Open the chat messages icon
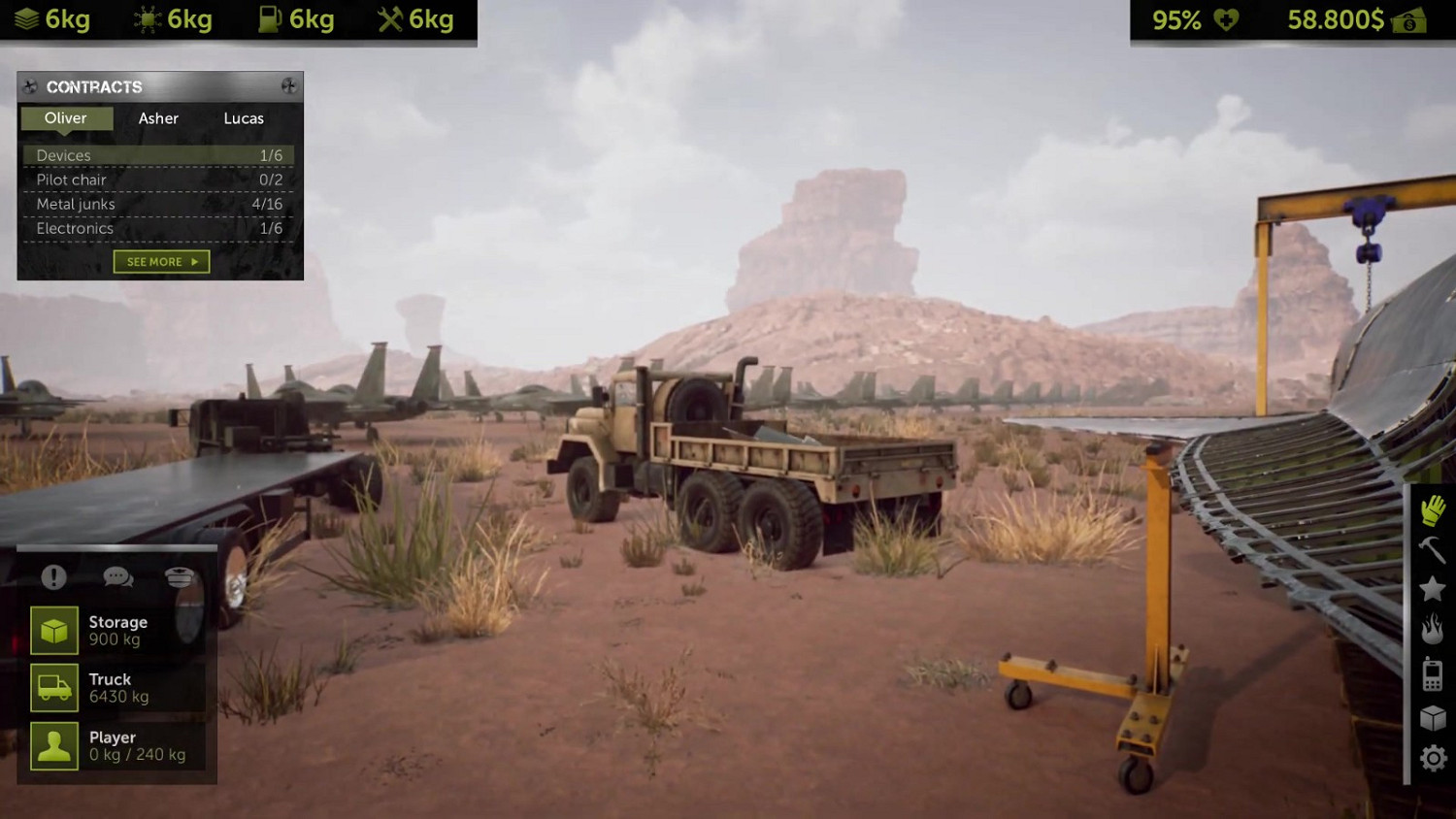Screen dimensions: 1456x819 (118, 576)
